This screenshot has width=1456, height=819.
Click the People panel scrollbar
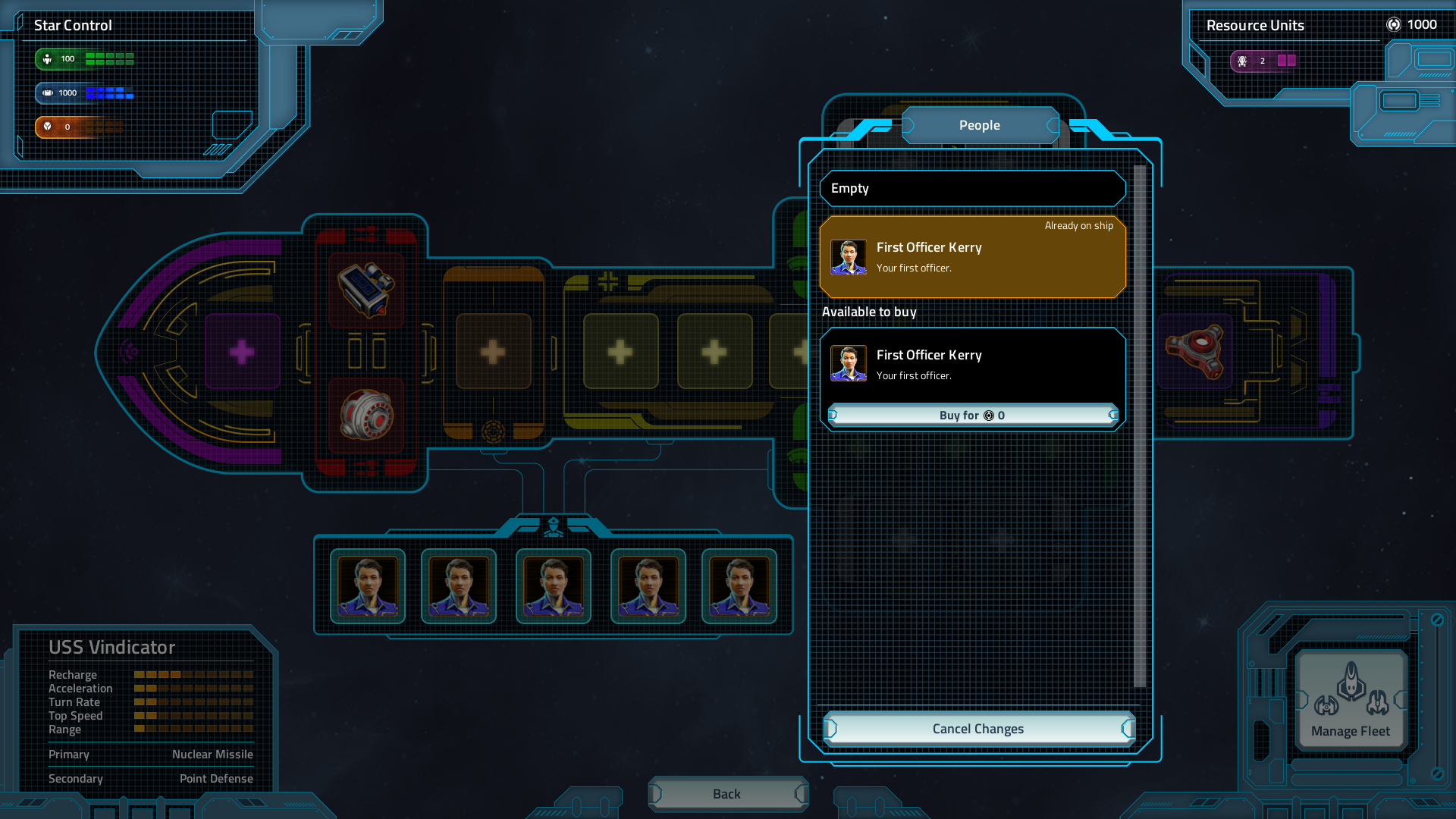[1139, 425]
